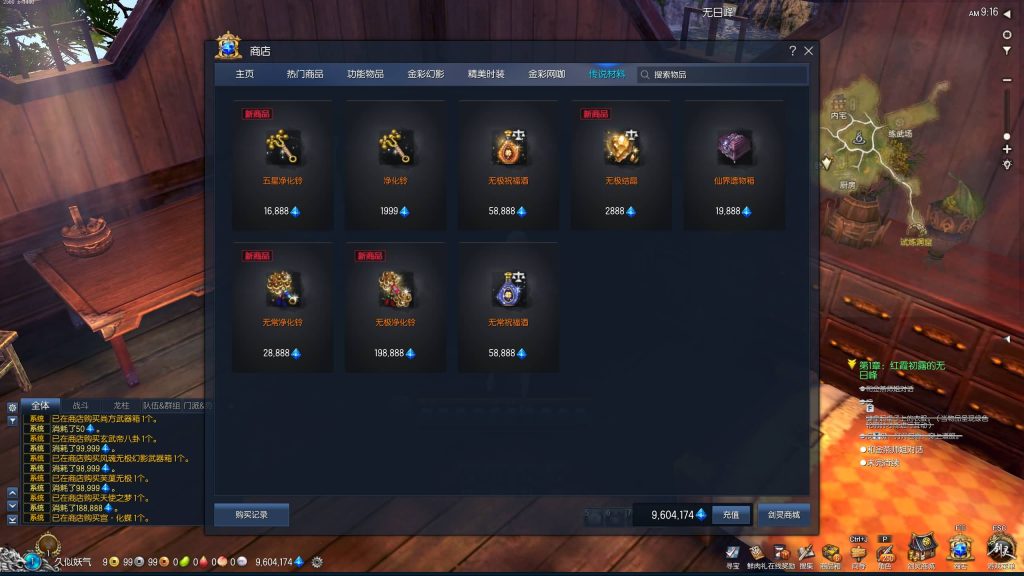
Task: Click the 充值 recharge button
Action: pos(730,515)
